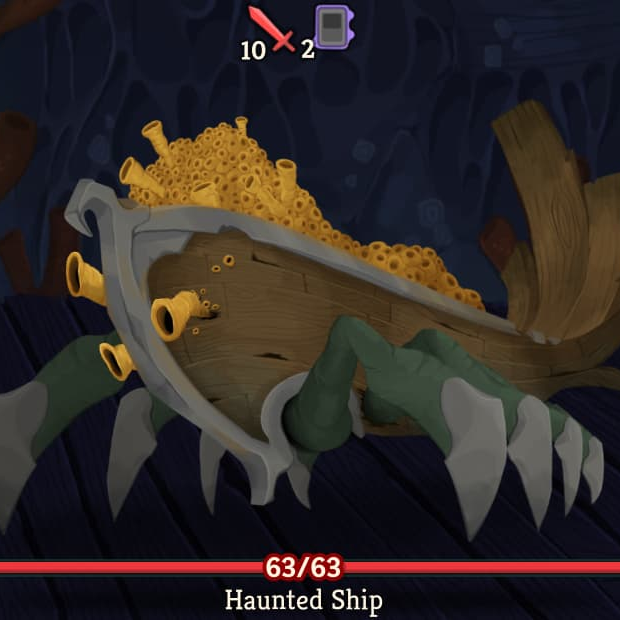
Task: Click the red sword attack intent icon
Action: [x=273, y=29]
